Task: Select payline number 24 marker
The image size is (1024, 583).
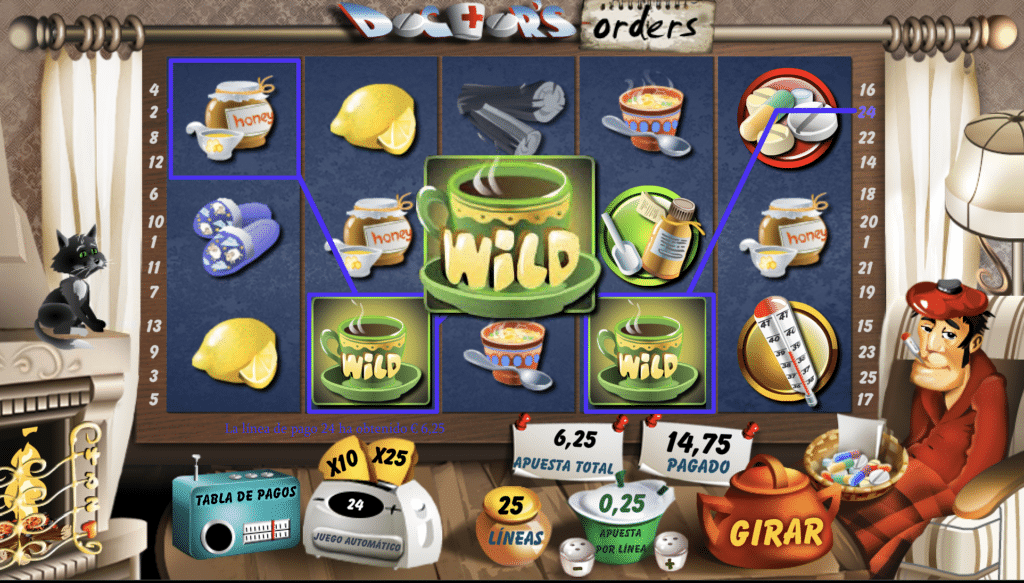Action: coord(866,112)
